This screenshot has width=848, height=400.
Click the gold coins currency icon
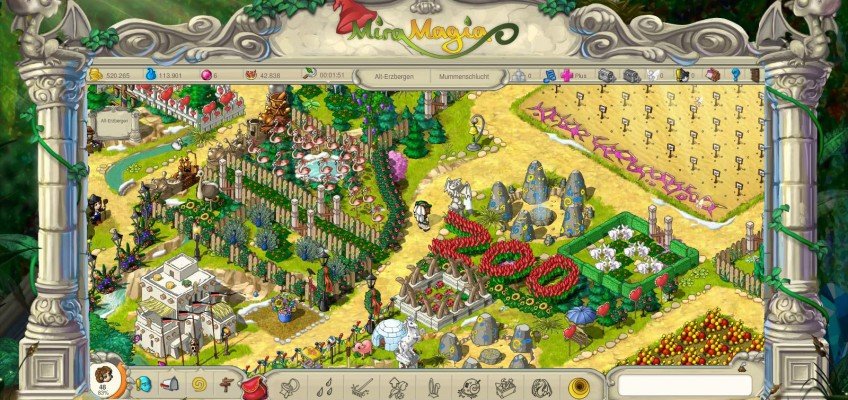[x=97, y=75]
